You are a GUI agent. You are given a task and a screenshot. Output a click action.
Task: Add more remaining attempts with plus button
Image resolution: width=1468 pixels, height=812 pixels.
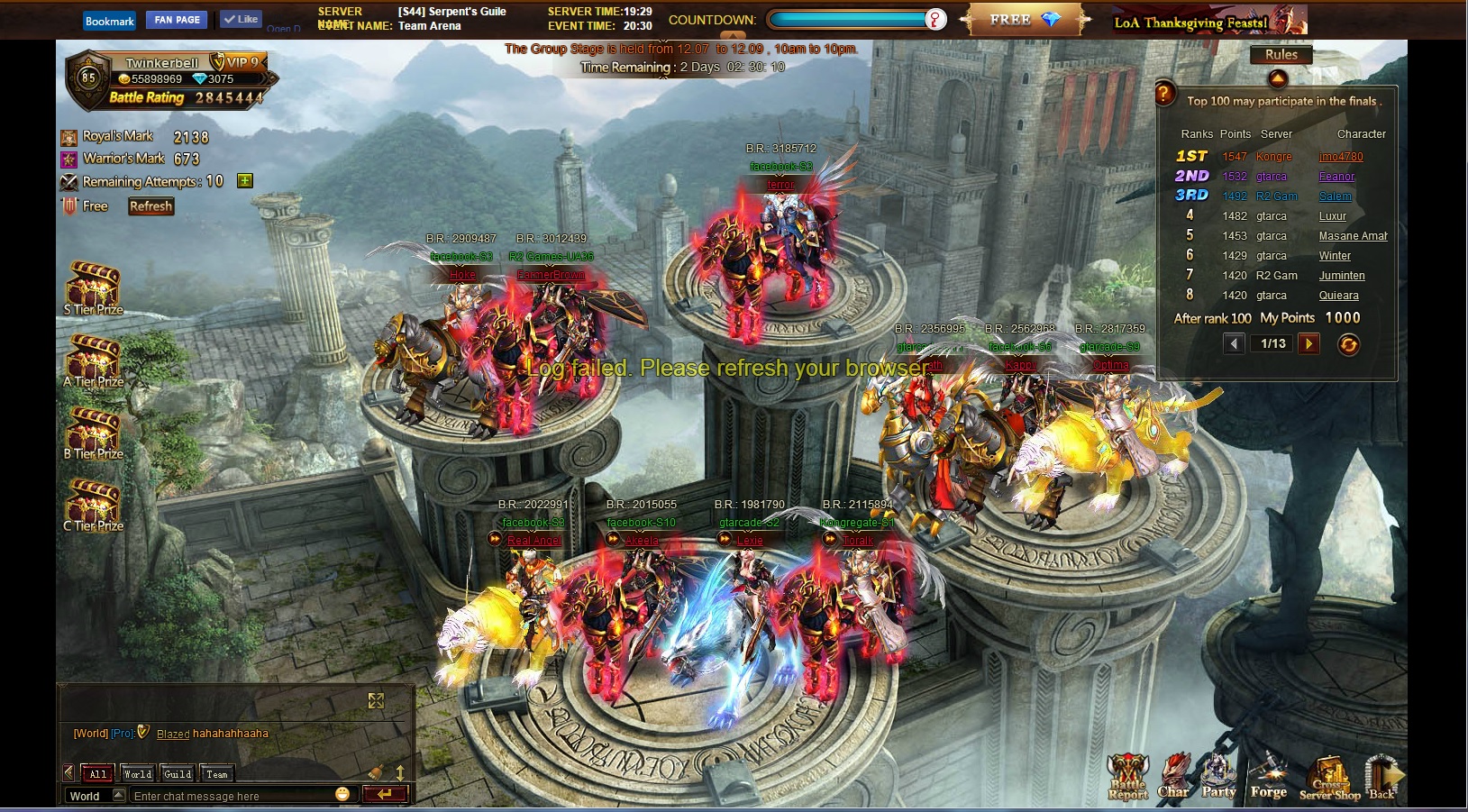point(244,181)
